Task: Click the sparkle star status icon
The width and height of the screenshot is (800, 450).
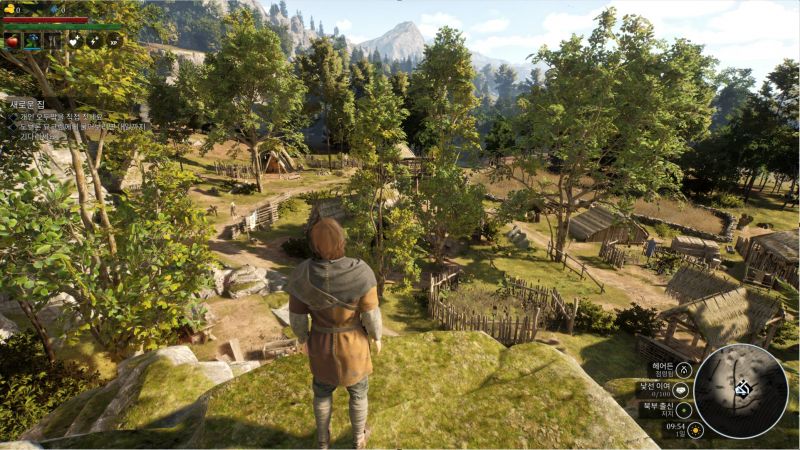Action: (95, 41)
